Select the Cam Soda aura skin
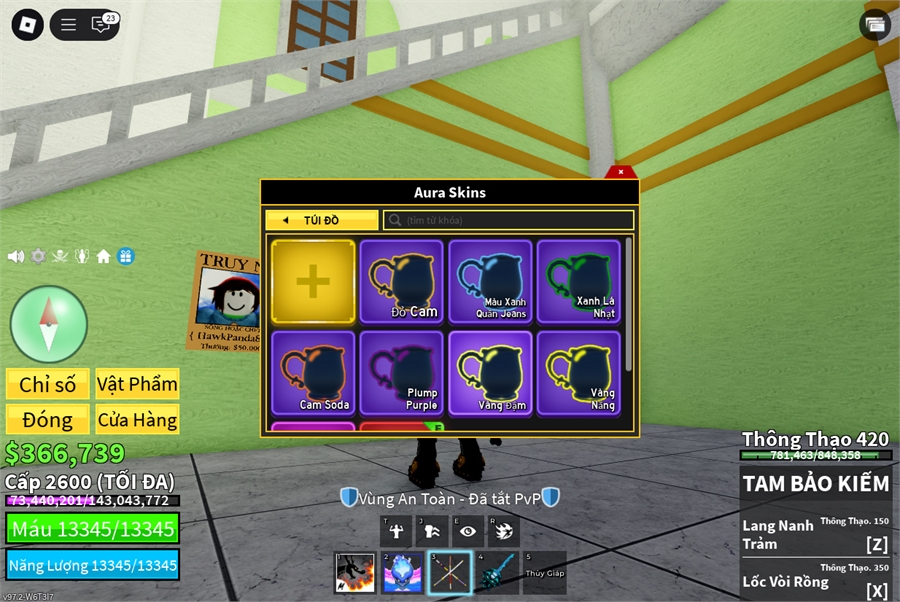Viewport: 900px width, 602px height. click(x=312, y=372)
